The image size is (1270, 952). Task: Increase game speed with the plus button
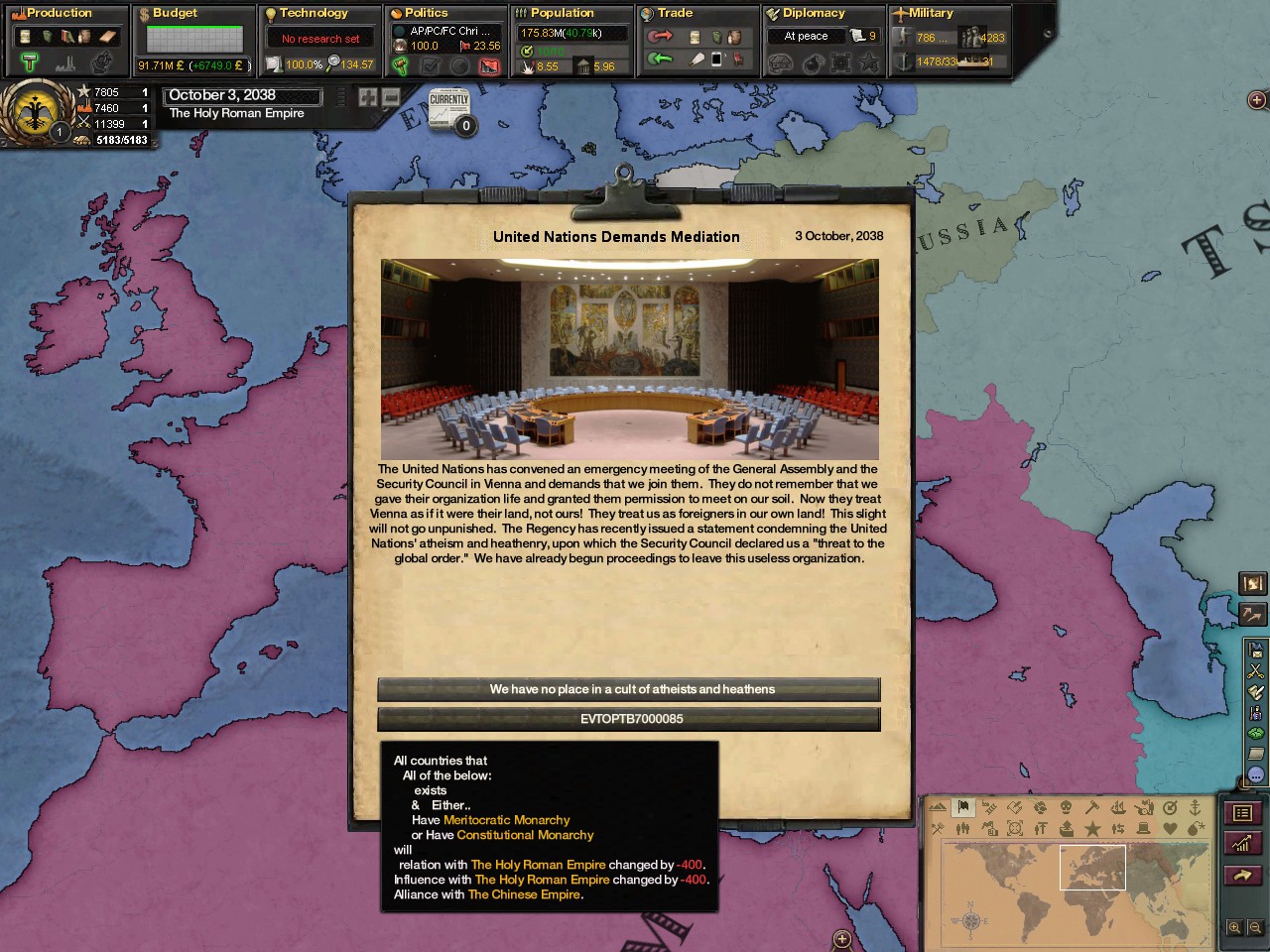point(368,97)
